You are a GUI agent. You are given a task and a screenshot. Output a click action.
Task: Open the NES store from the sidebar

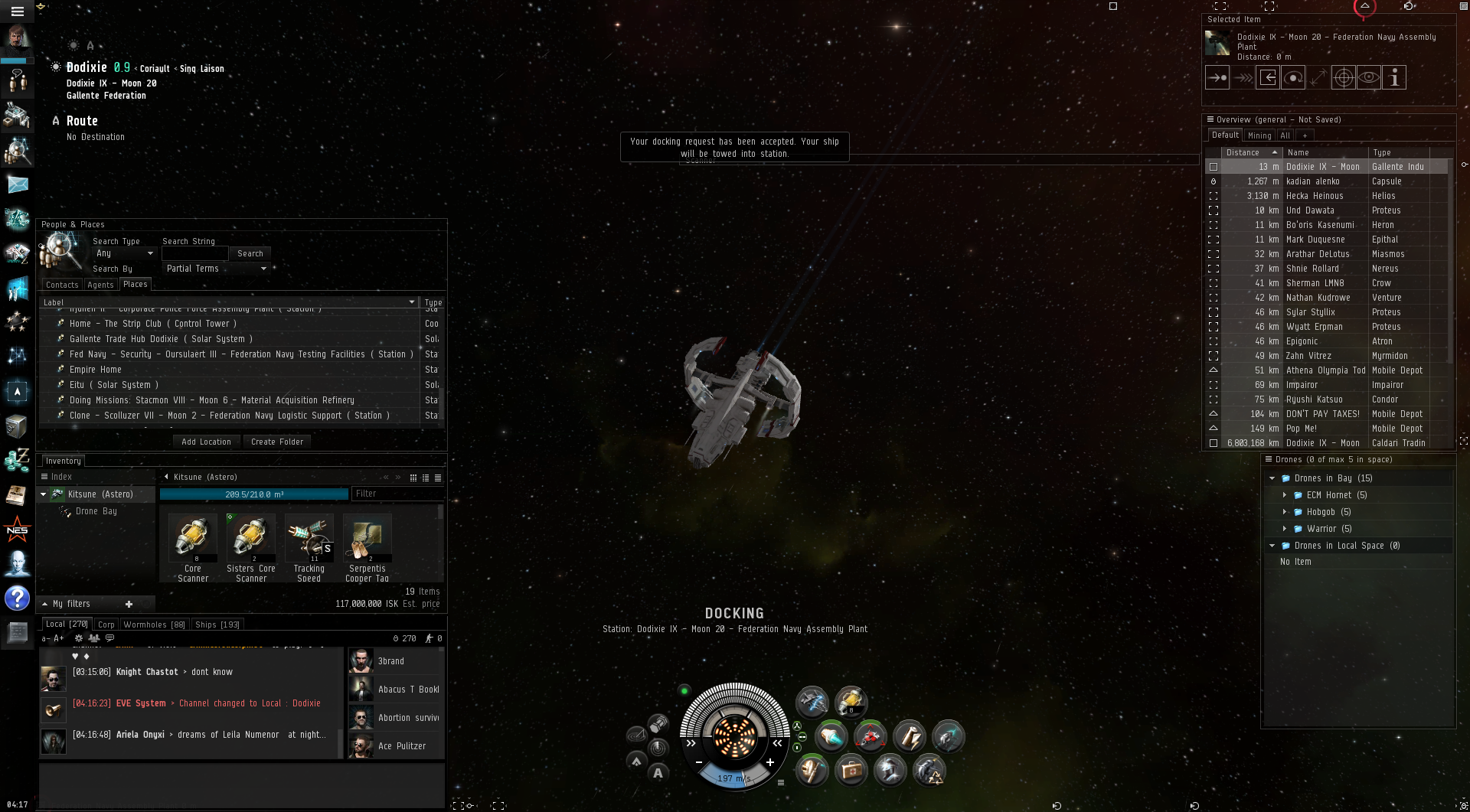pos(17,530)
